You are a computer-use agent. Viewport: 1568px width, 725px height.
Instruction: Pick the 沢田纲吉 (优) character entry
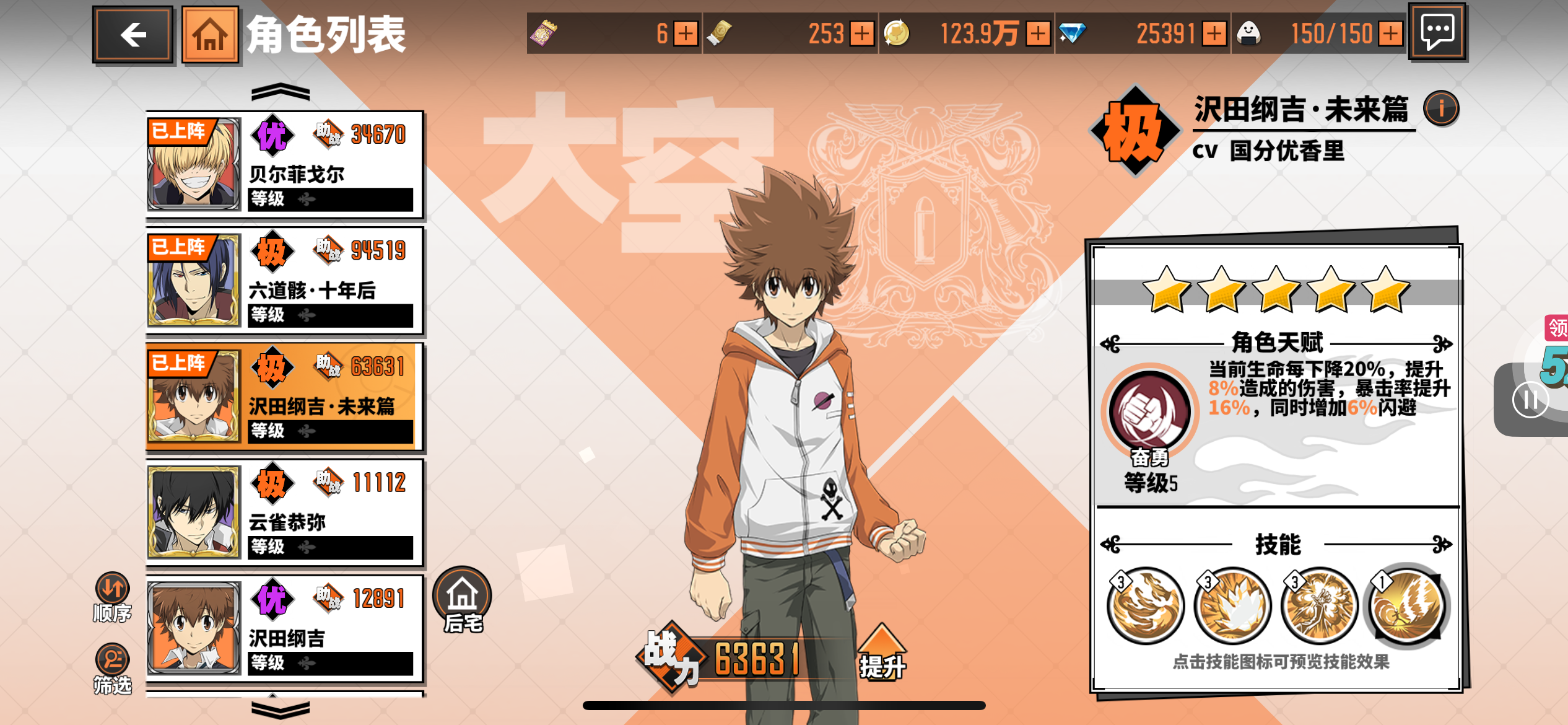(285, 629)
